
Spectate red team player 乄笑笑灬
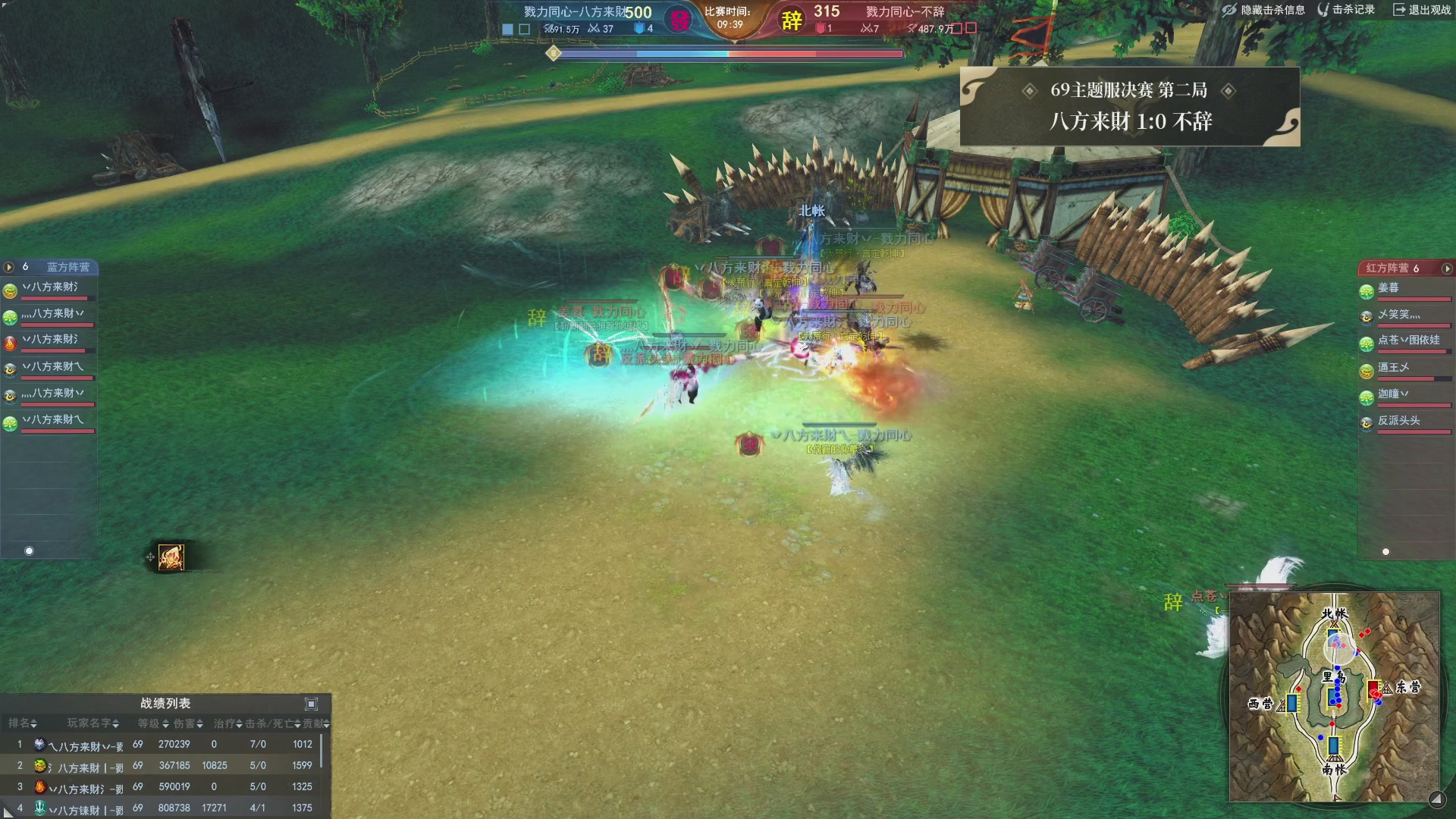pyautogui.click(x=1398, y=315)
